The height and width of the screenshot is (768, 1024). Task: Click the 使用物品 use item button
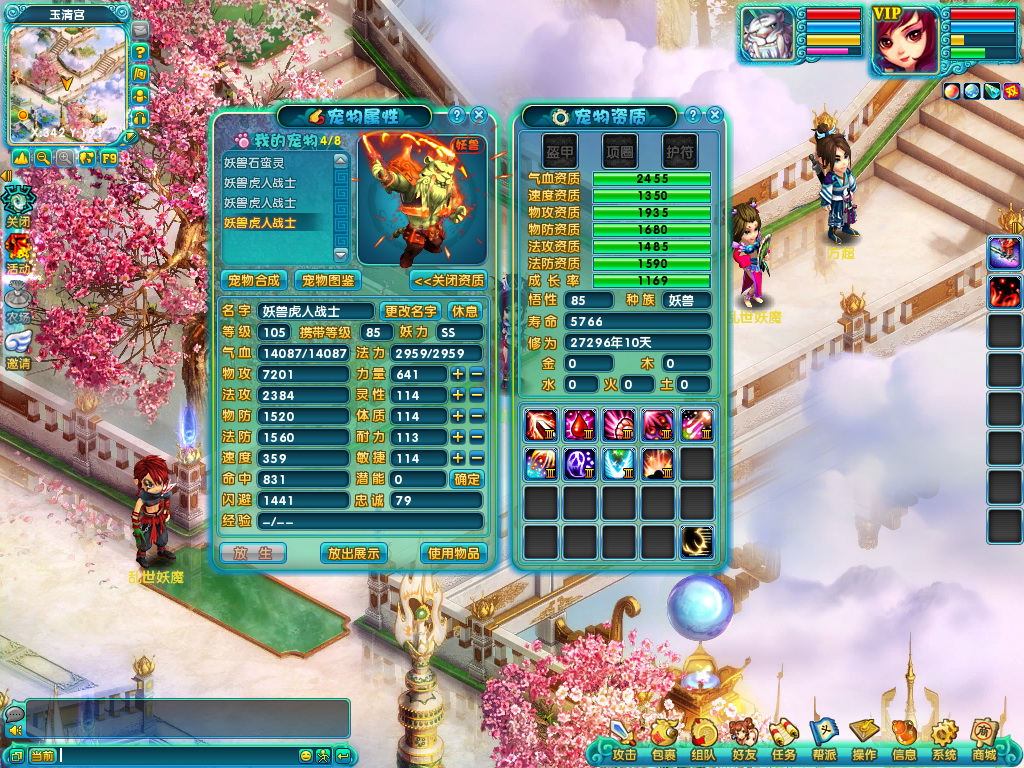(454, 552)
